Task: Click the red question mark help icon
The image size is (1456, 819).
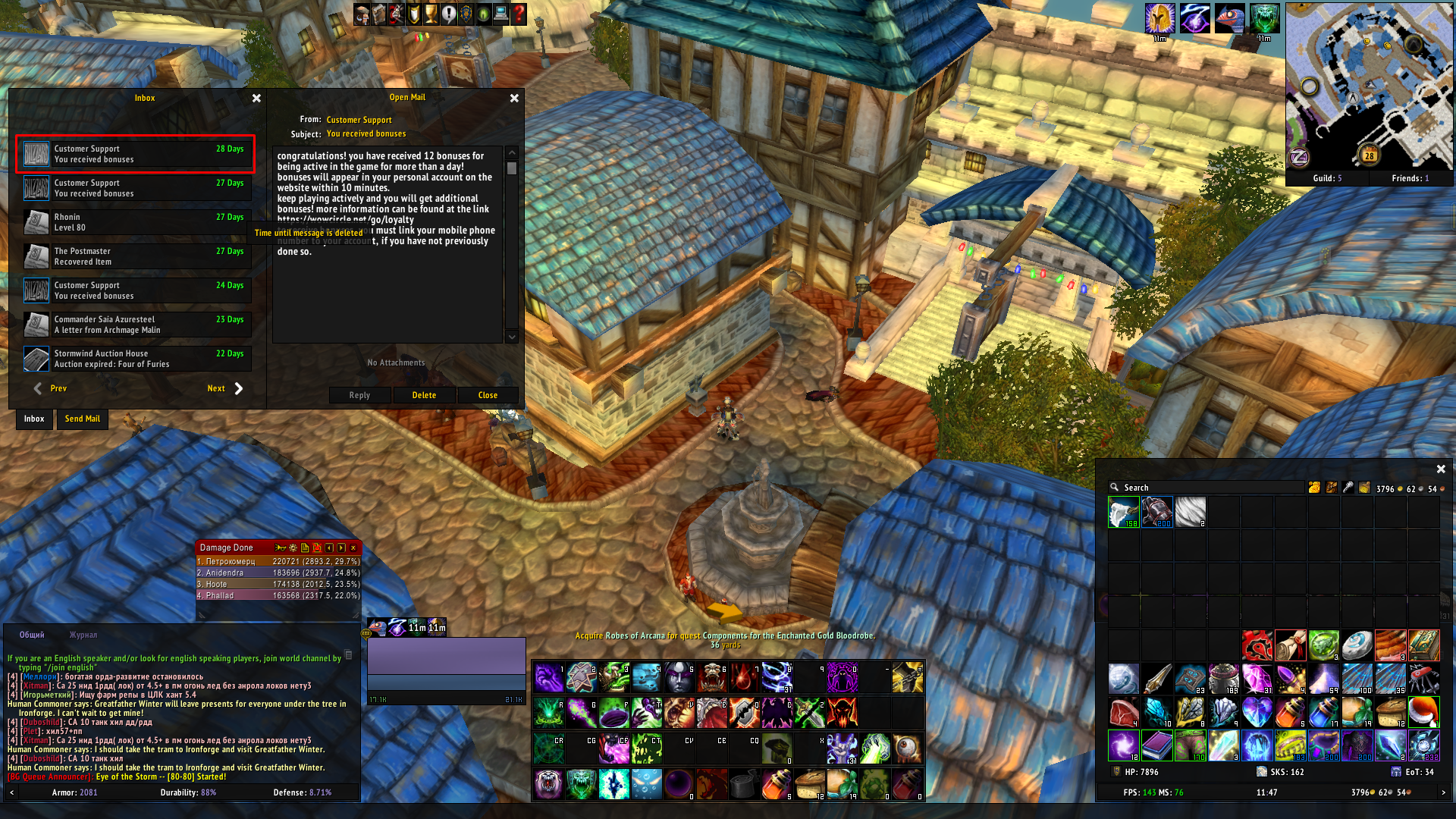Action: (519, 14)
